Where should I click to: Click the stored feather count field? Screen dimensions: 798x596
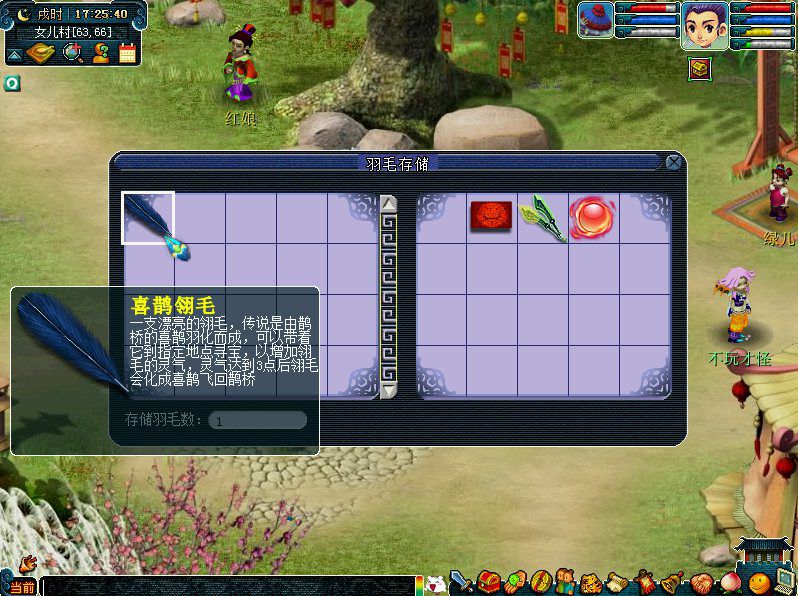257,420
